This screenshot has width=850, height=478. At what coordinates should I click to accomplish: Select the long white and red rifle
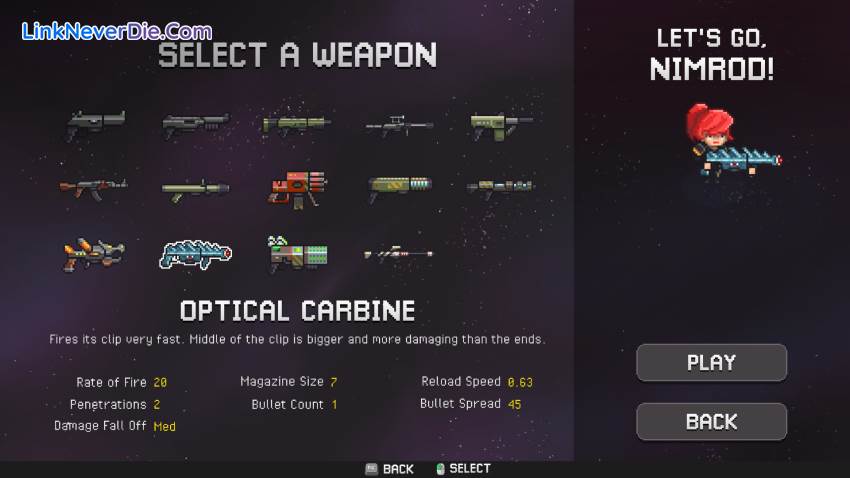pyautogui.click(x=399, y=254)
